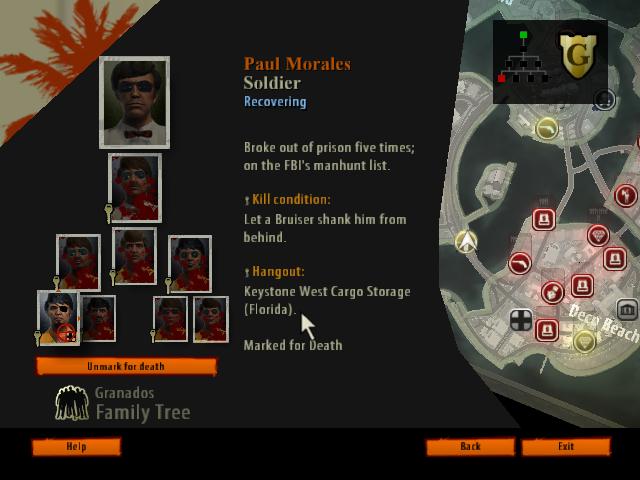The height and width of the screenshot is (480, 640).
Task: Click the gray cross icon on the map
Action: [x=521, y=321]
